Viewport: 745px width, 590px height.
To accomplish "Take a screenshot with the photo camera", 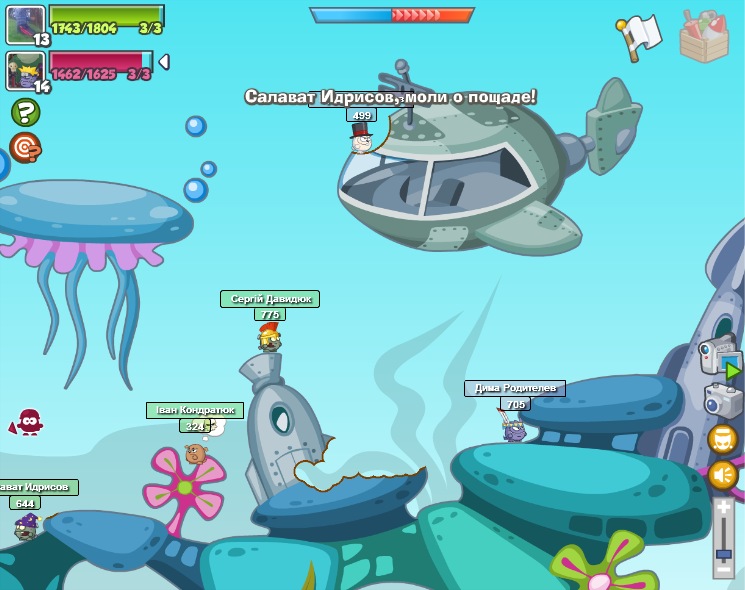I will [722, 400].
